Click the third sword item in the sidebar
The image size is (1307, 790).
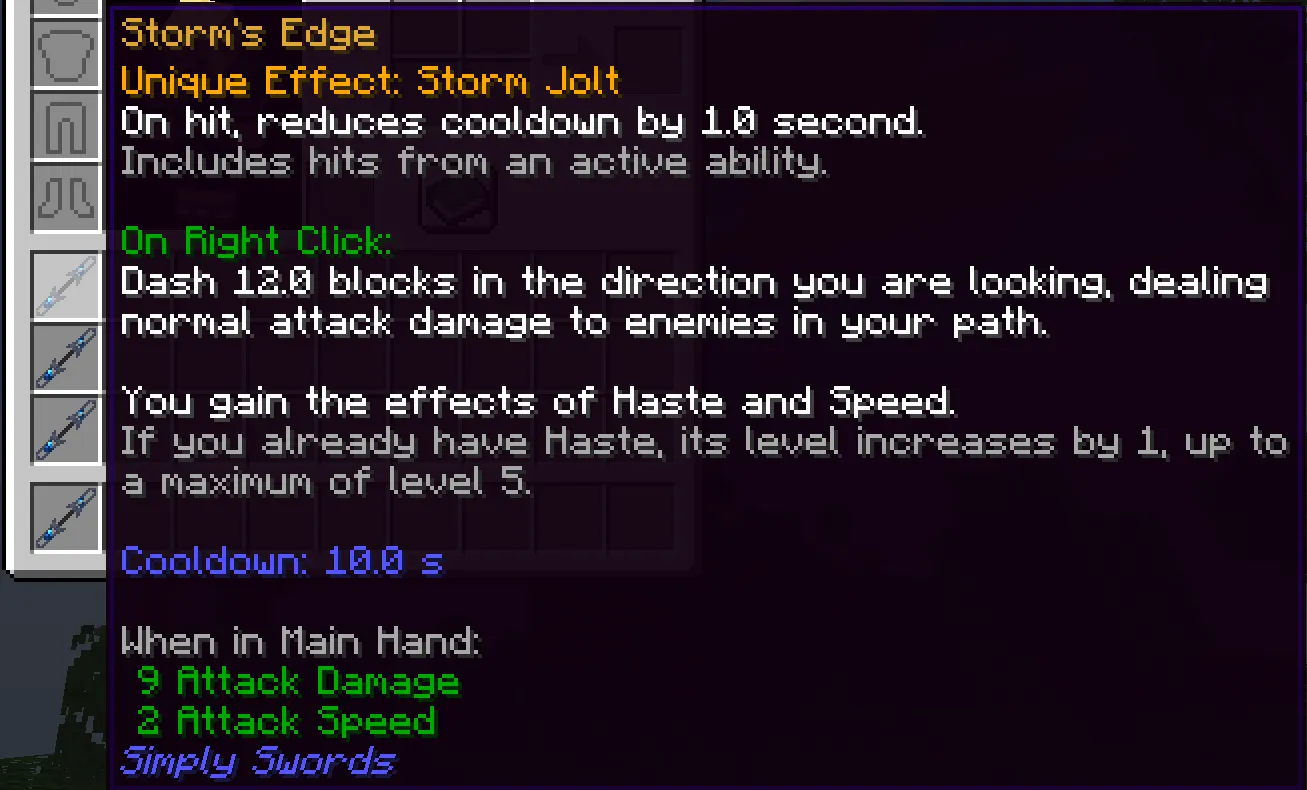(x=66, y=428)
